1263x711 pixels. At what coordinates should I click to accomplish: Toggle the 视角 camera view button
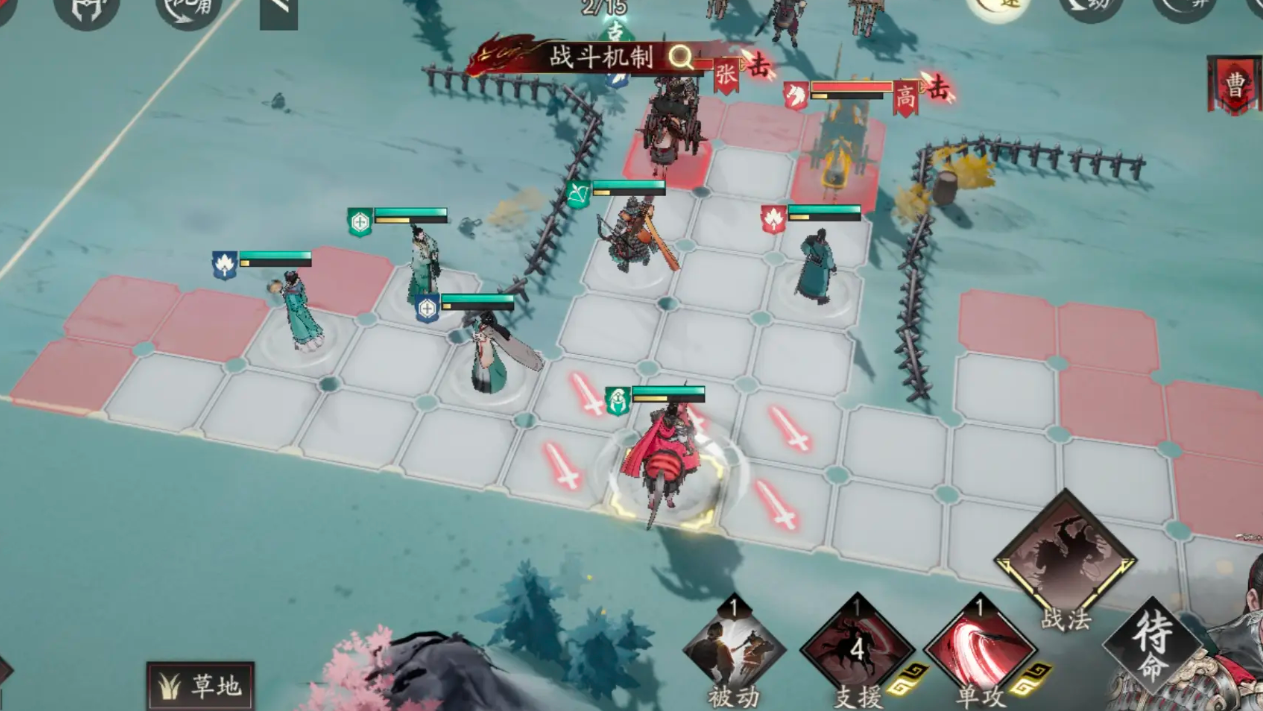coord(188,10)
